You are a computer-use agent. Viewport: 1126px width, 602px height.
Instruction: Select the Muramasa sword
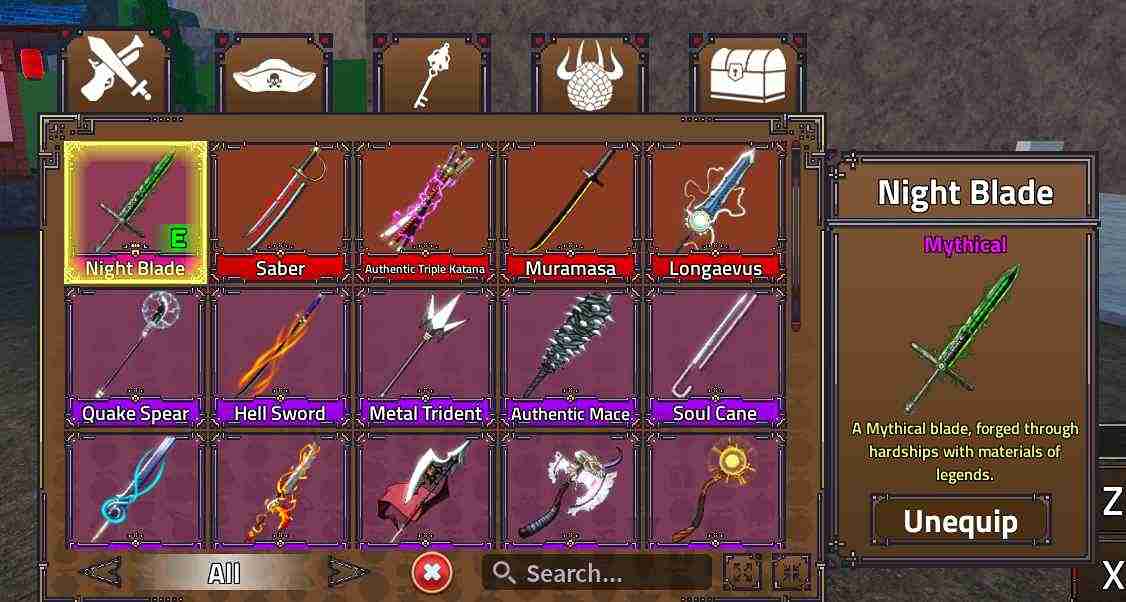pyautogui.click(x=570, y=211)
